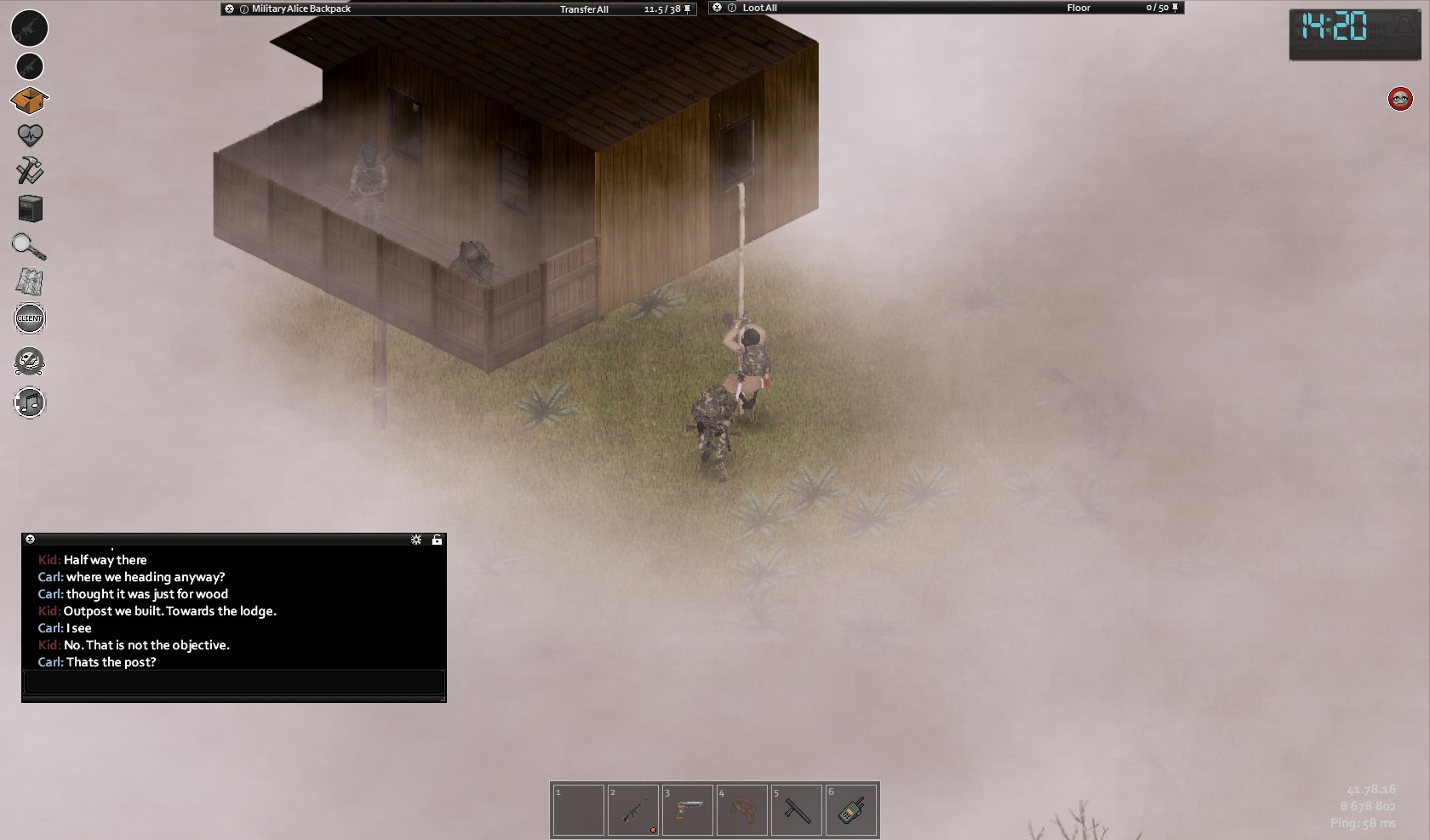This screenshot has width=1430, height=840.
Task: Close the Loot window
Action: point(717,8)
